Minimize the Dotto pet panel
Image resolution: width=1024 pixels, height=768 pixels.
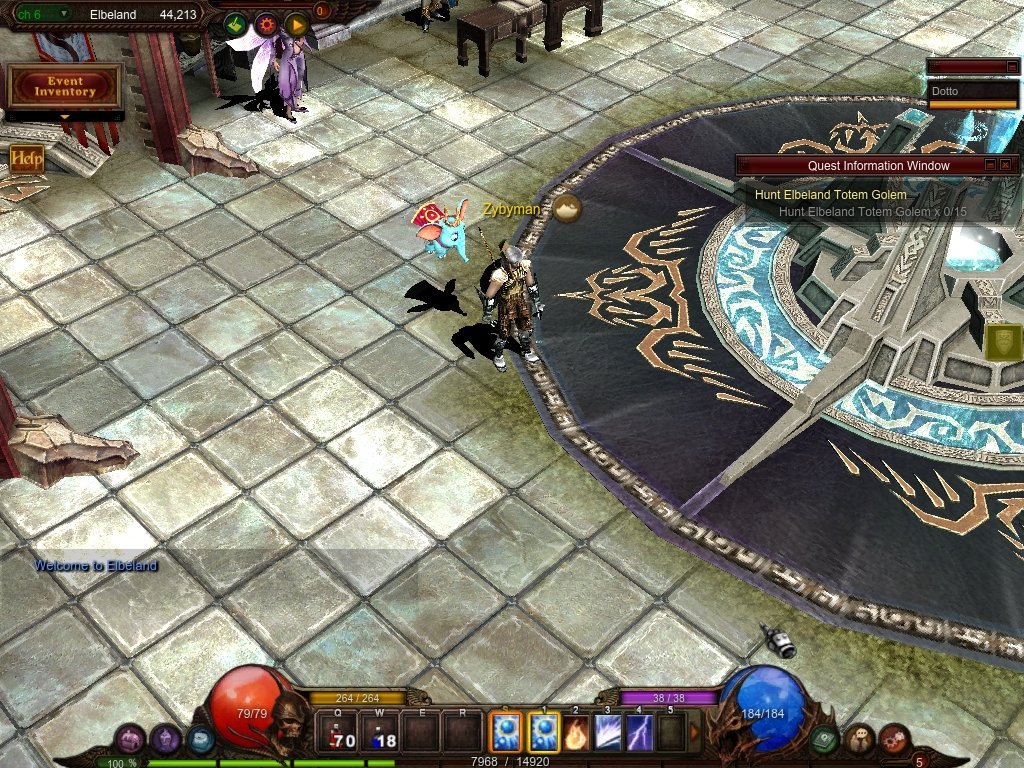click(1011, 67)
